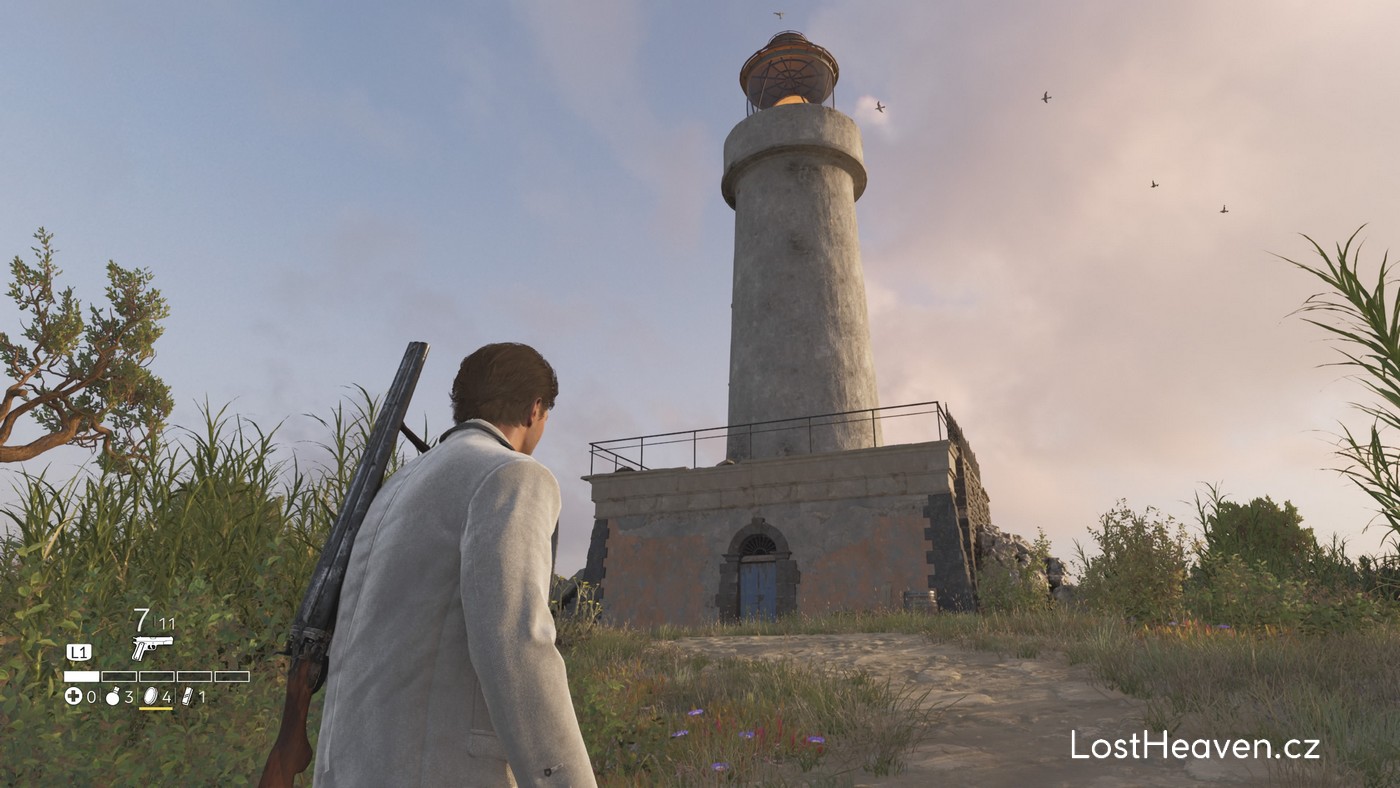This screenshot has height=788, width=1400.
Task: Select the pistol weapon icon
Action: coord(152,646)
